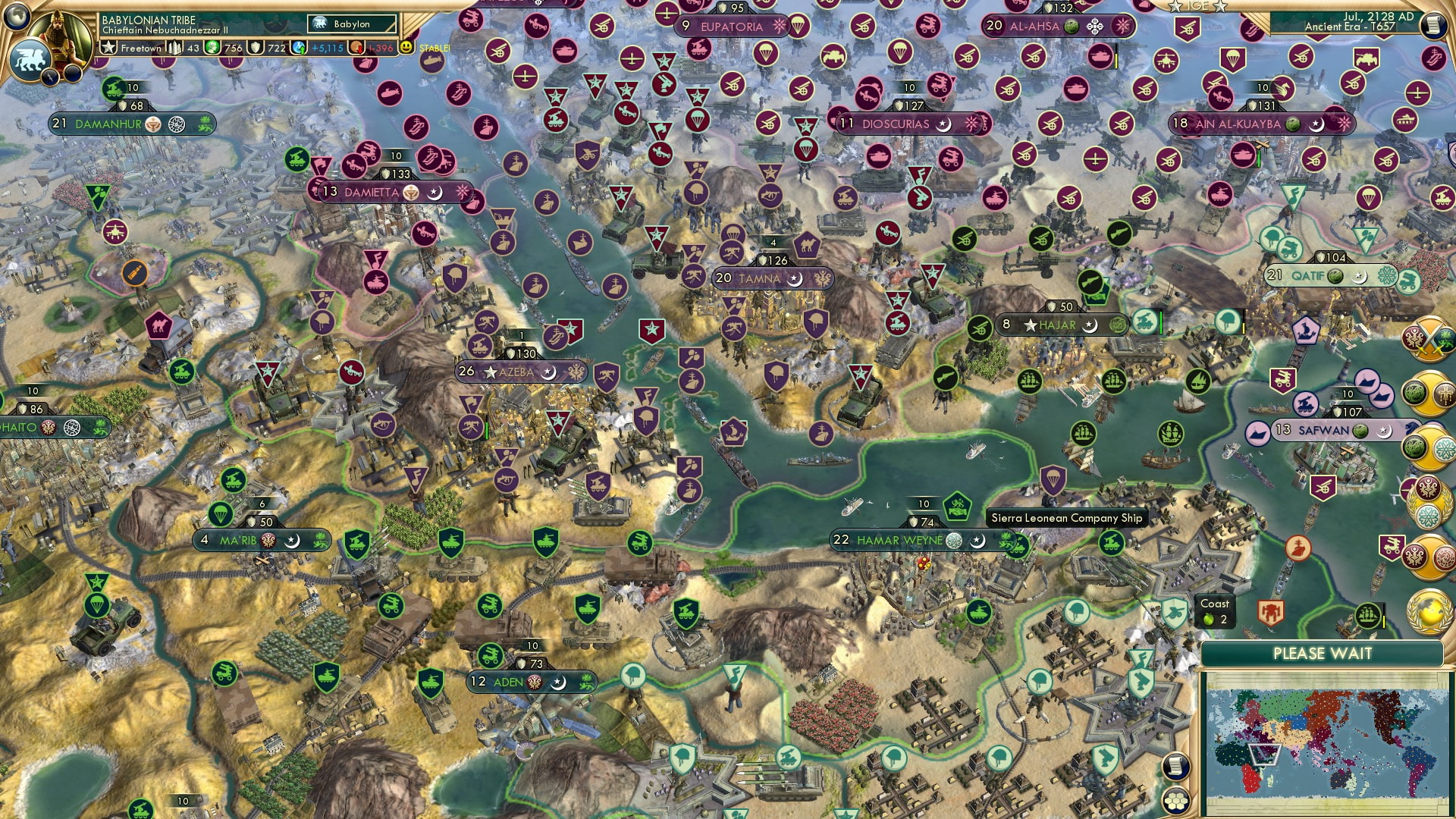
Task: Click the lightning bolt icon below leader portrait
Action: pos(50,78)
